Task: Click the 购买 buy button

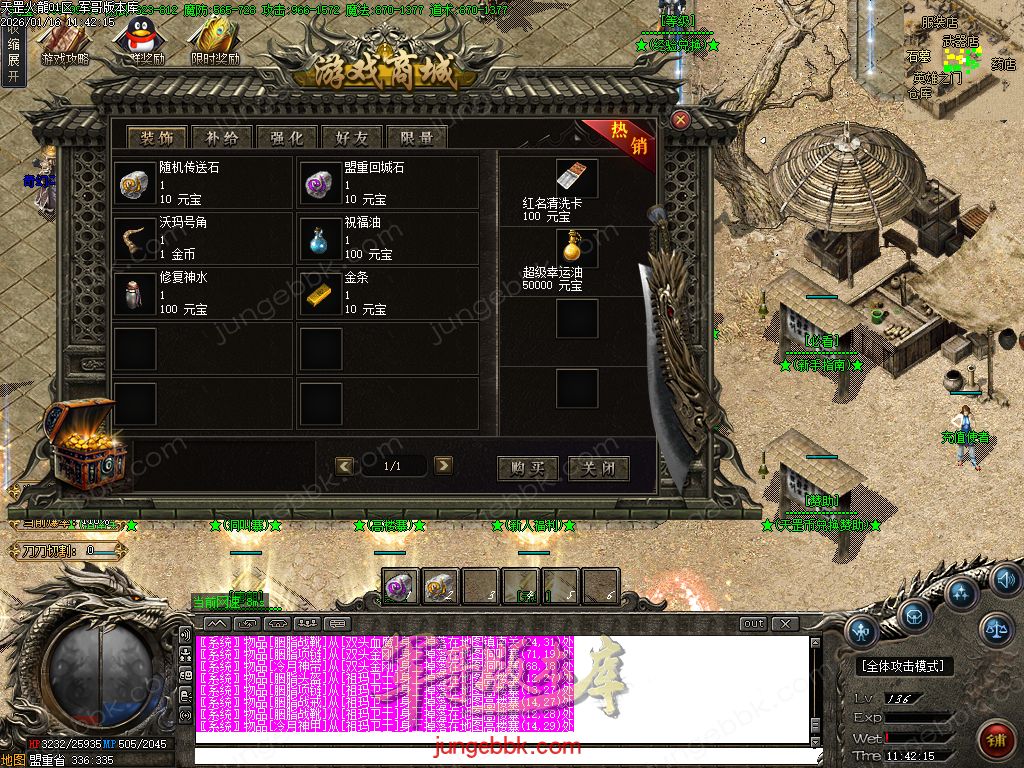Action: pyautogui.click(x=528, y=467)
